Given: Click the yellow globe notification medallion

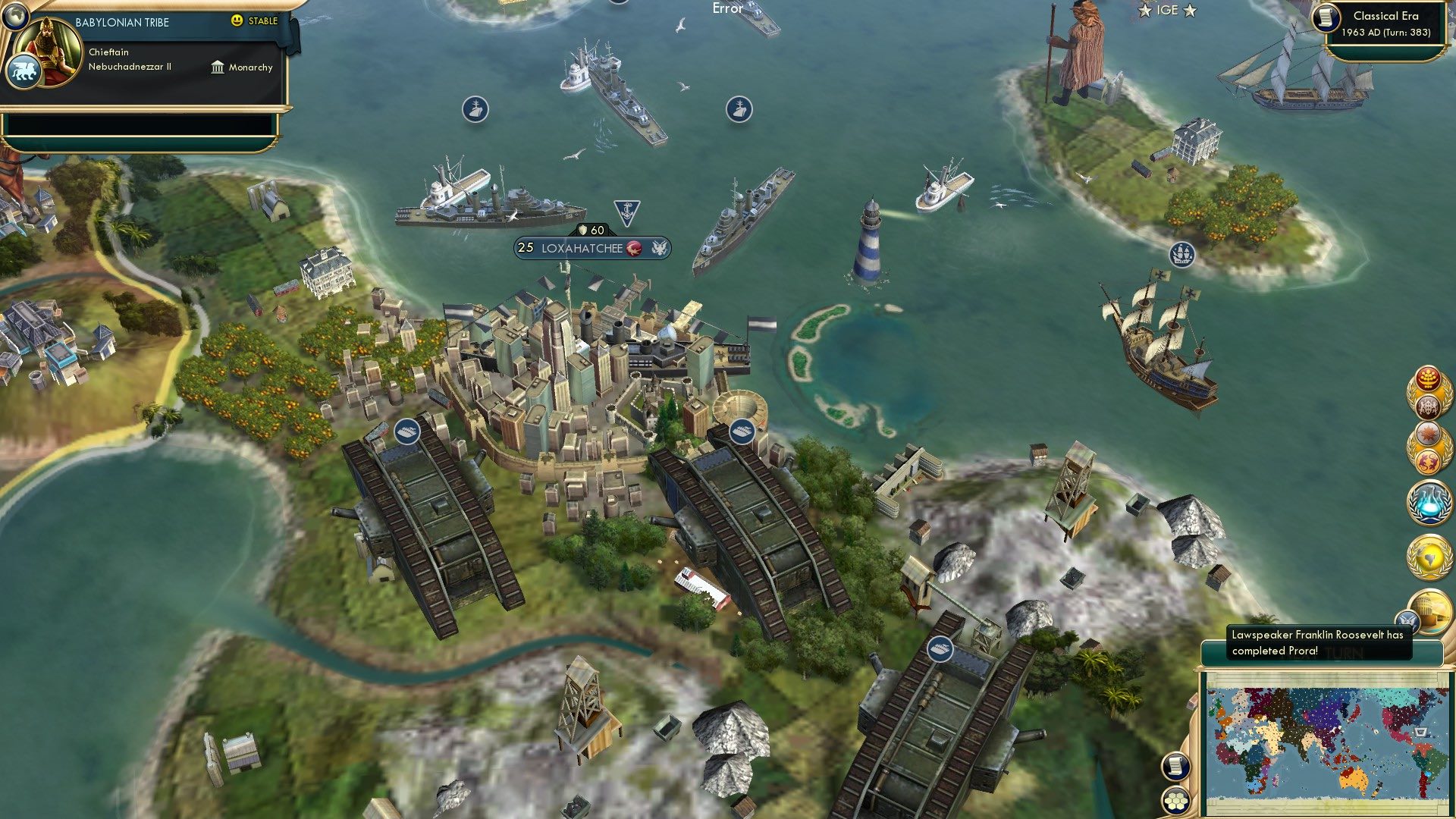Looking at the screenshot, I should 1428,555.
